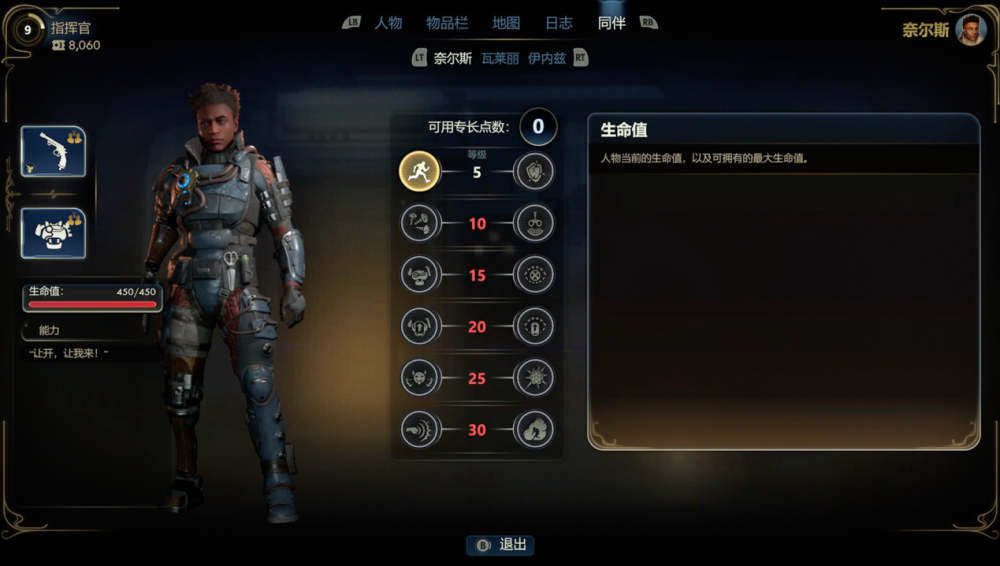Go to the 地图 map tab
Image resolution: width=1000 pixels, height=566 pixels.
506,23
